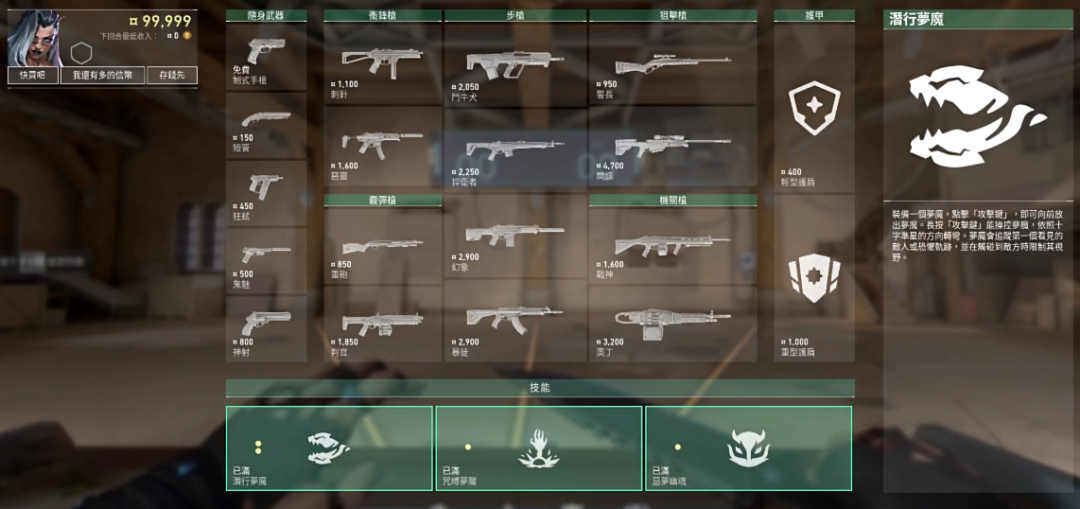Select the 鬼魅 Ghost pistol
Image resolution: width=1080 pixels, height=509 pixels.
pos(266,260)
